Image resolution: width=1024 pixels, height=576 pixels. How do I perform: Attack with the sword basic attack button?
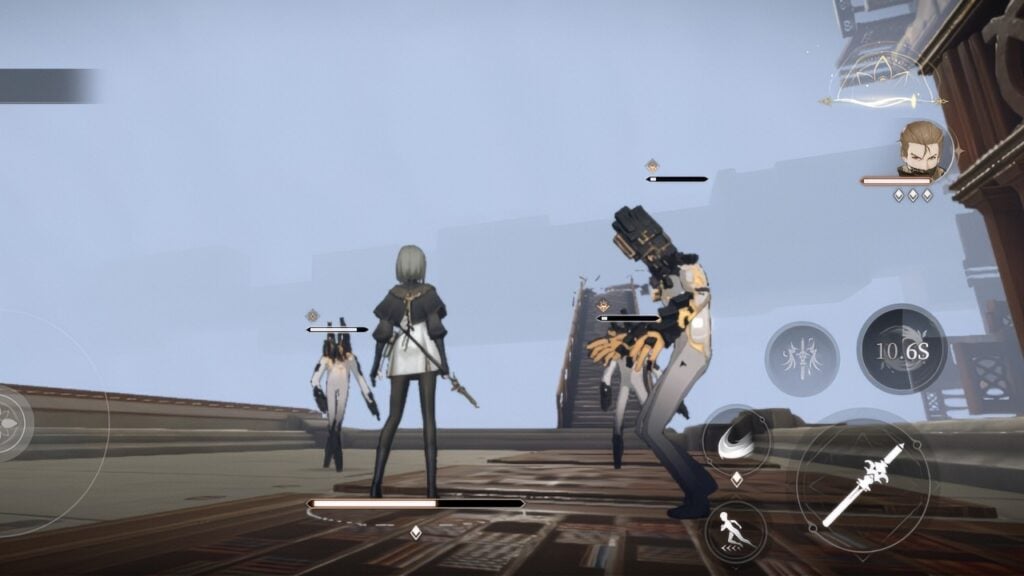862,485
